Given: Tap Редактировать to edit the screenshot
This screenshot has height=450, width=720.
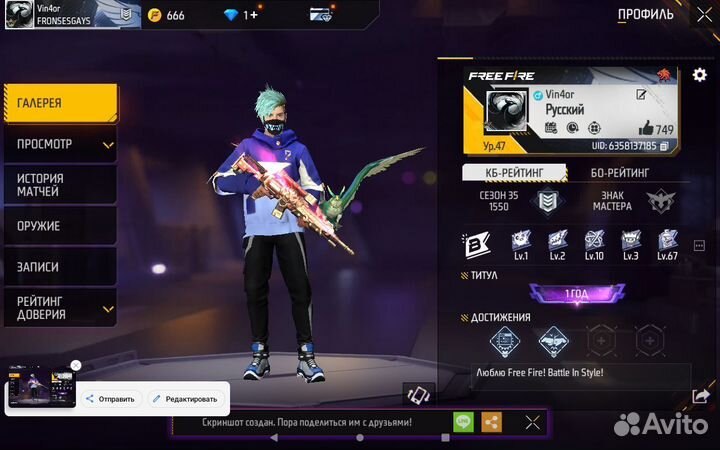Looking at the screenshot, I should [185, 399].
